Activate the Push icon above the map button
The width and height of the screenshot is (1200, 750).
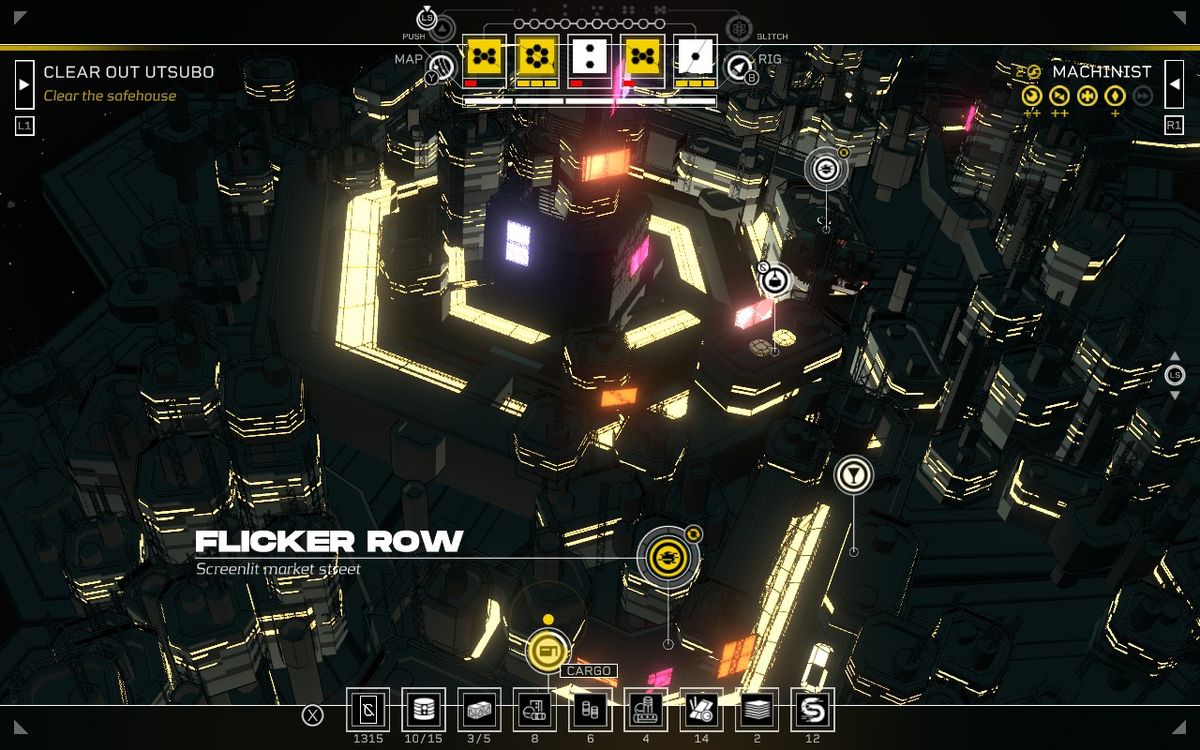pos(442,28)
